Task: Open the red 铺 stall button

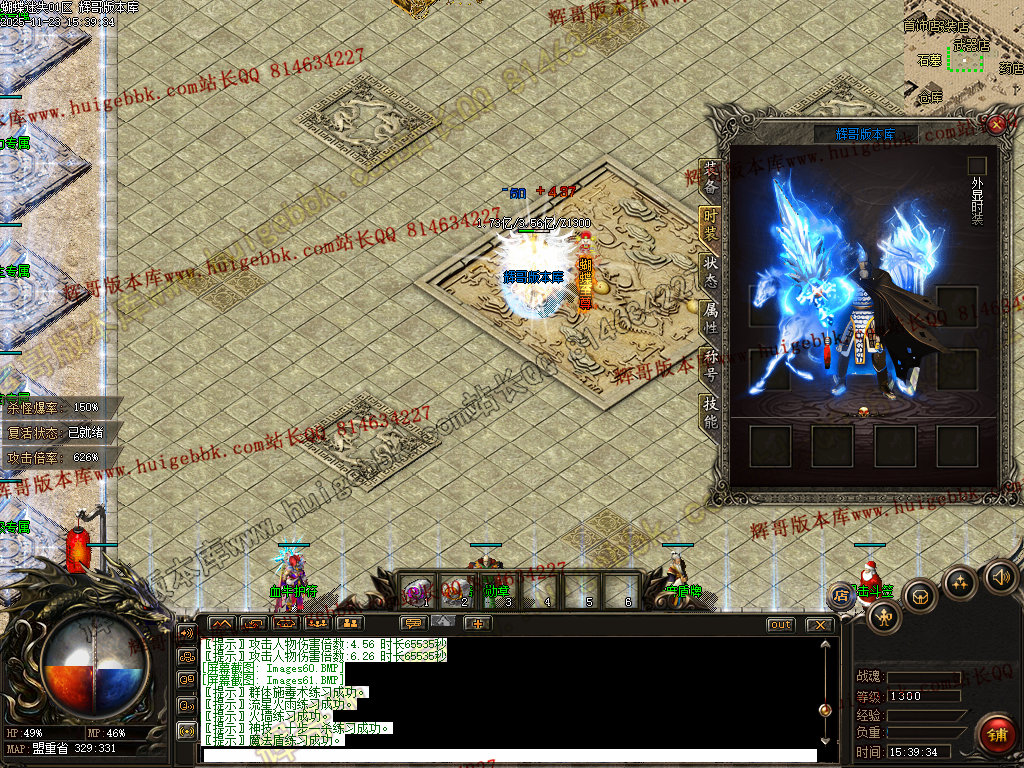Action: click(996, 733)
